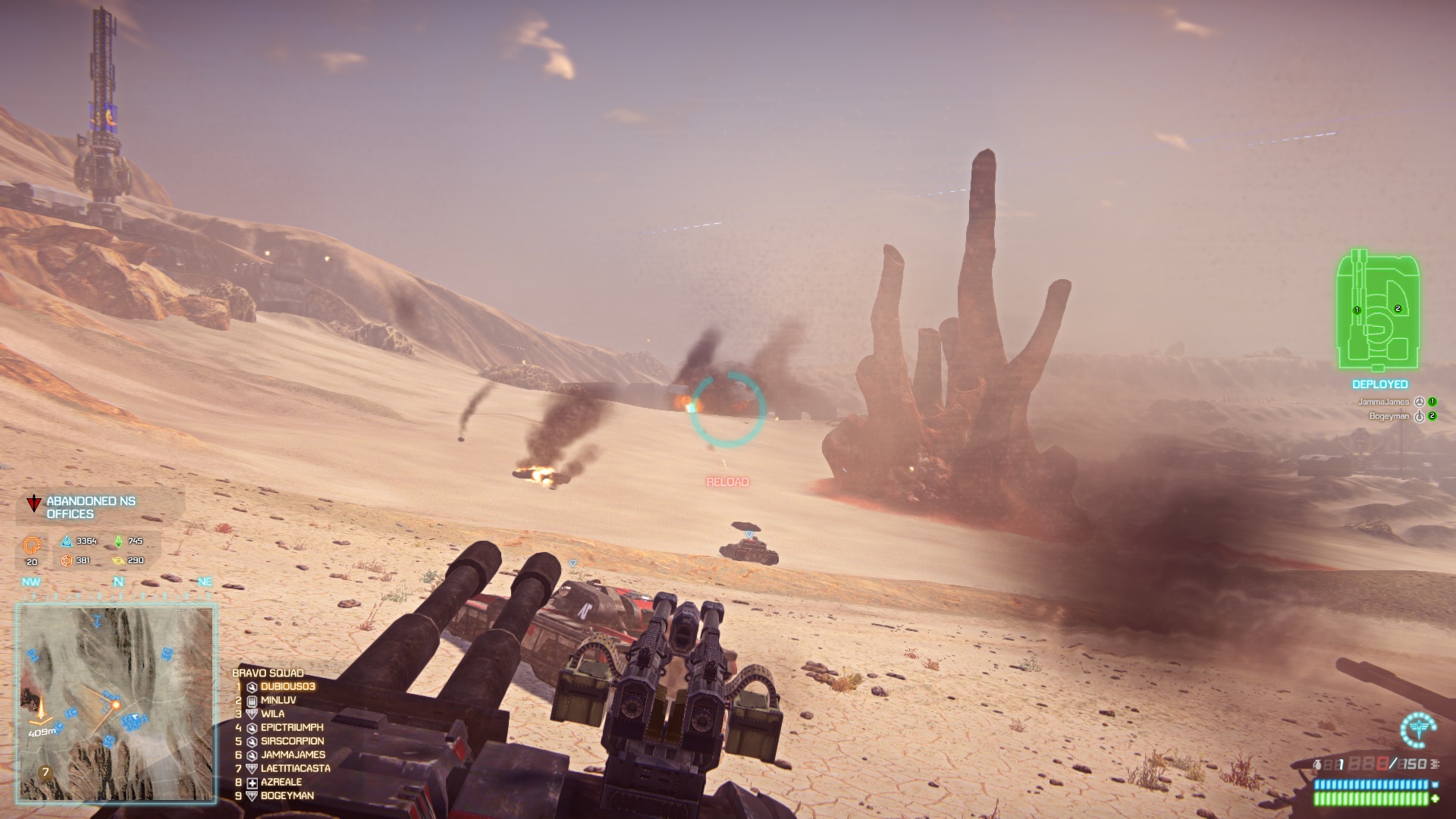Select squad member DUBIOUS03
Image resolution: width=1456 pixels, height=819 pixels.
coord(287,686)
